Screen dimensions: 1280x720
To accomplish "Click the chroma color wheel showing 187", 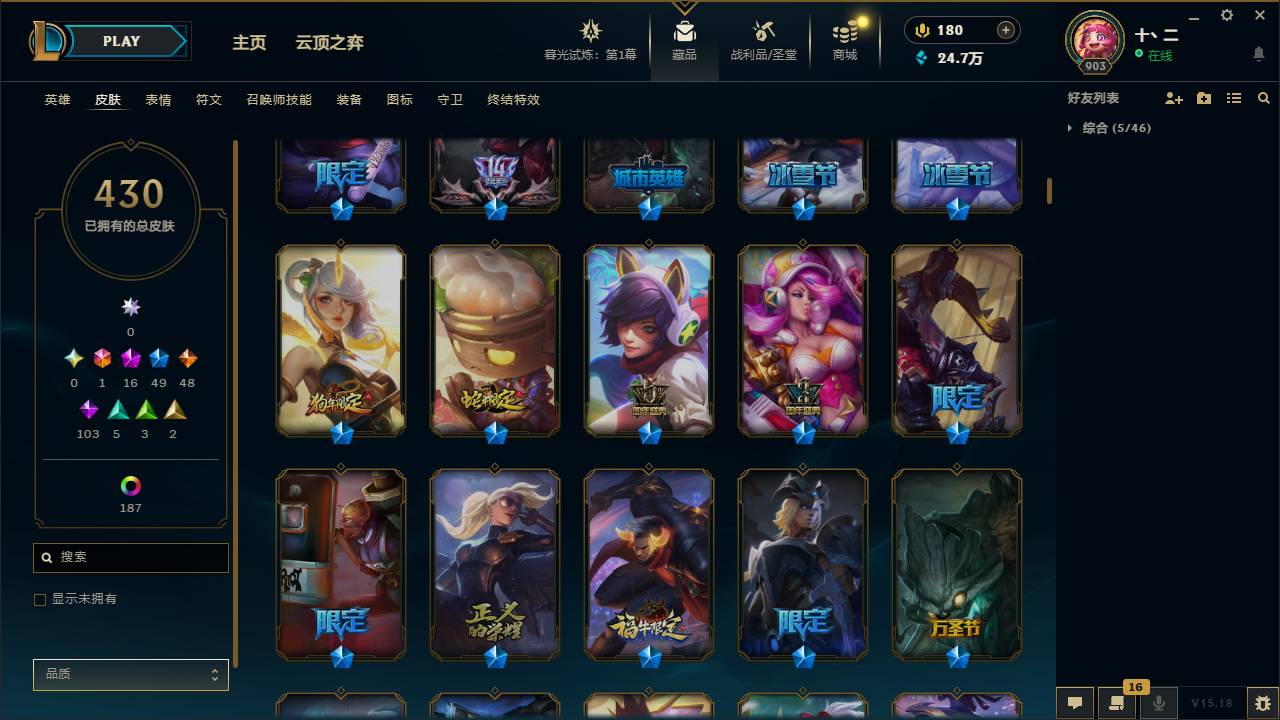I will pos(129,487).
